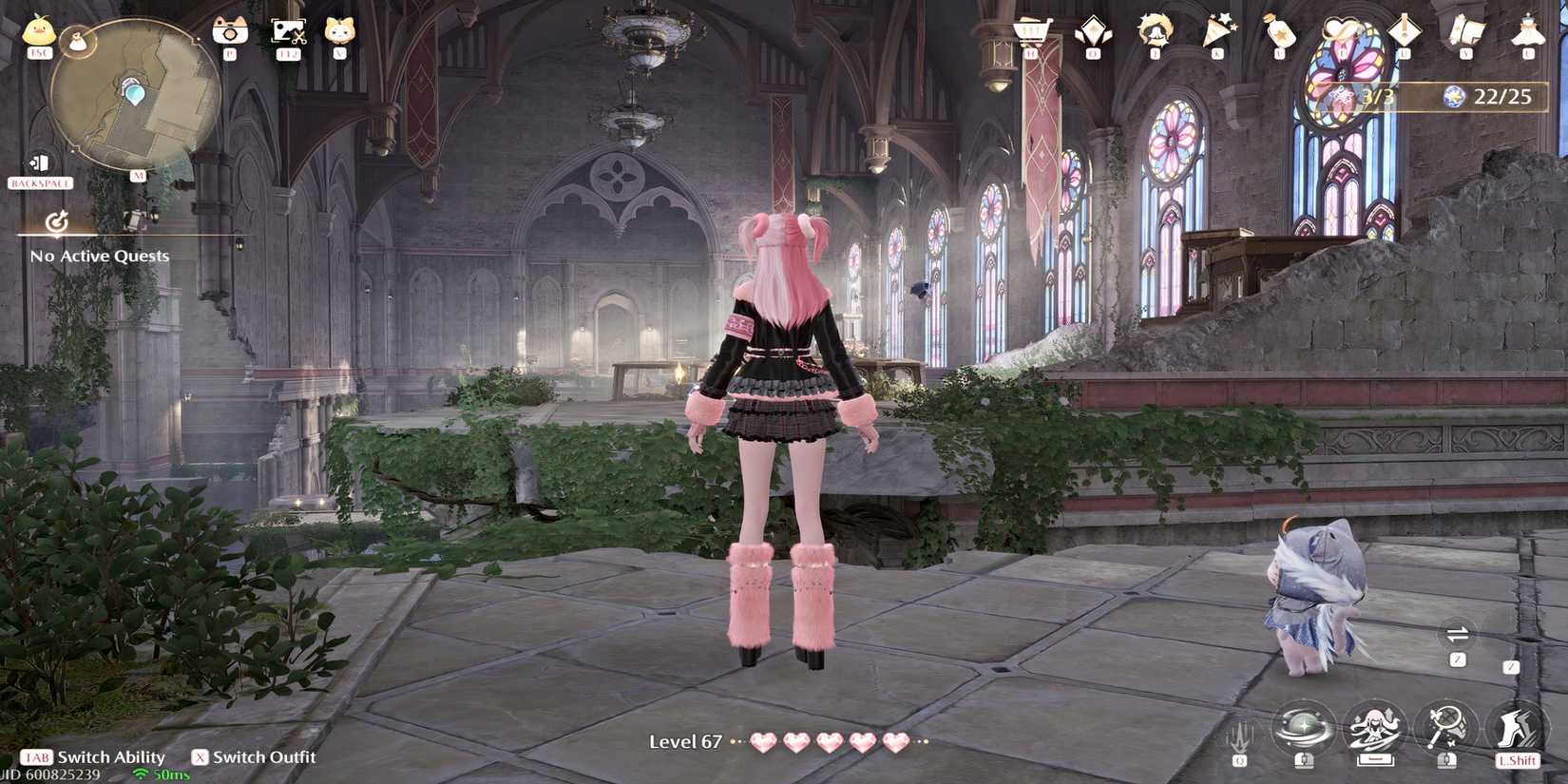1568x784 pixels.
Task: Switch Outfit using the X label
Action: click(200, 757)
